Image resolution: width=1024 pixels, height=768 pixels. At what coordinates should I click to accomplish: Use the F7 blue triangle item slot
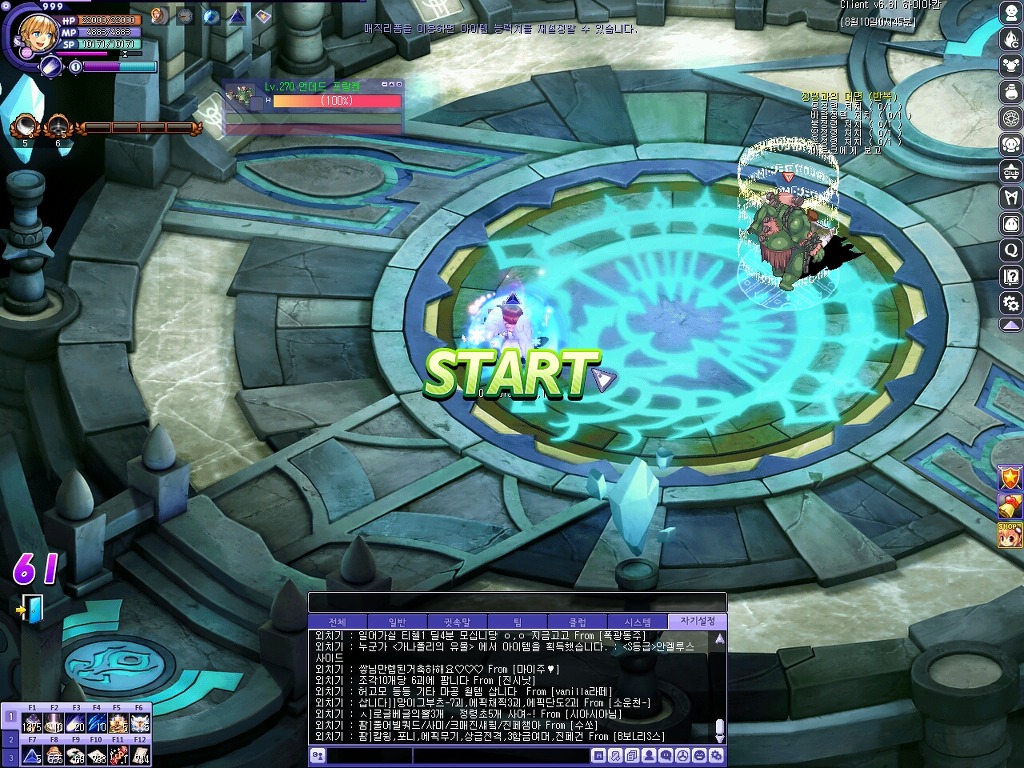click(32, 755)
